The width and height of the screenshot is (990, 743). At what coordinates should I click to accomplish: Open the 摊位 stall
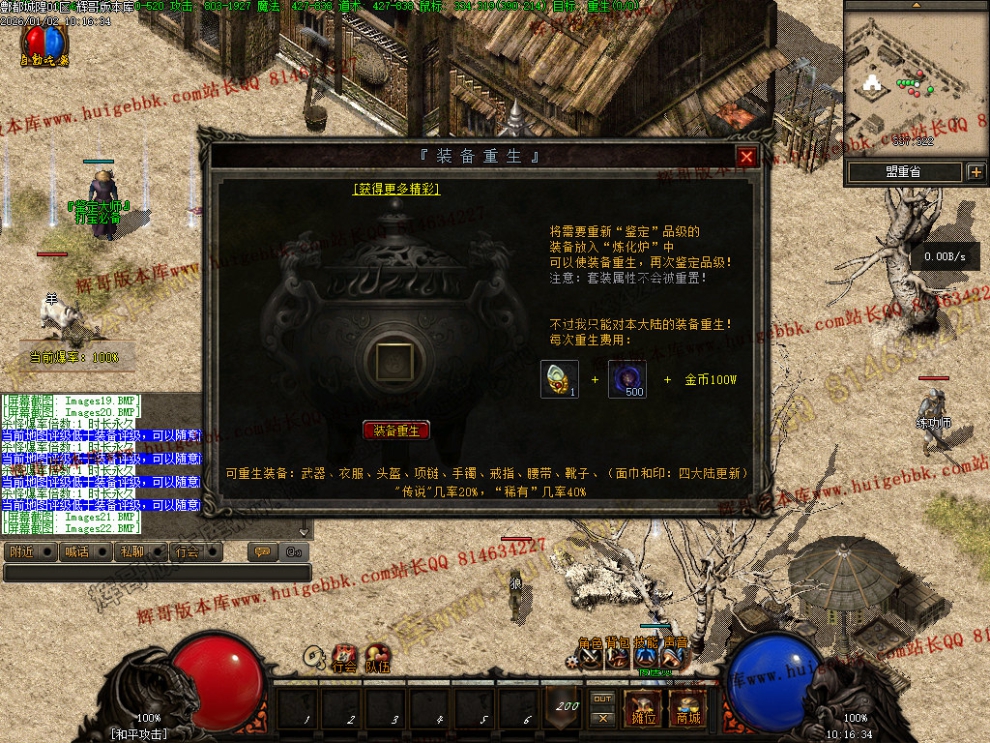[x=643, y=709]
